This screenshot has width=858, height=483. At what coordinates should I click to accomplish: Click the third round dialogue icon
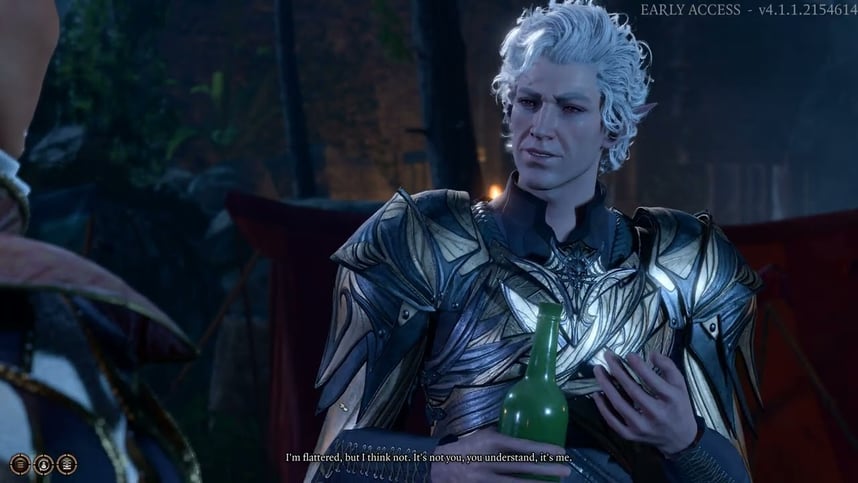coord(67,463)
